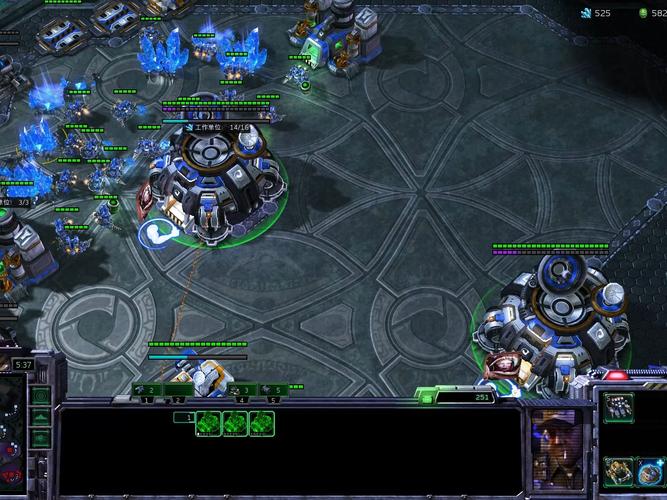Screen dimensions: 667x500
Task: Activate the minimap ping button
Action: point(40,396)
